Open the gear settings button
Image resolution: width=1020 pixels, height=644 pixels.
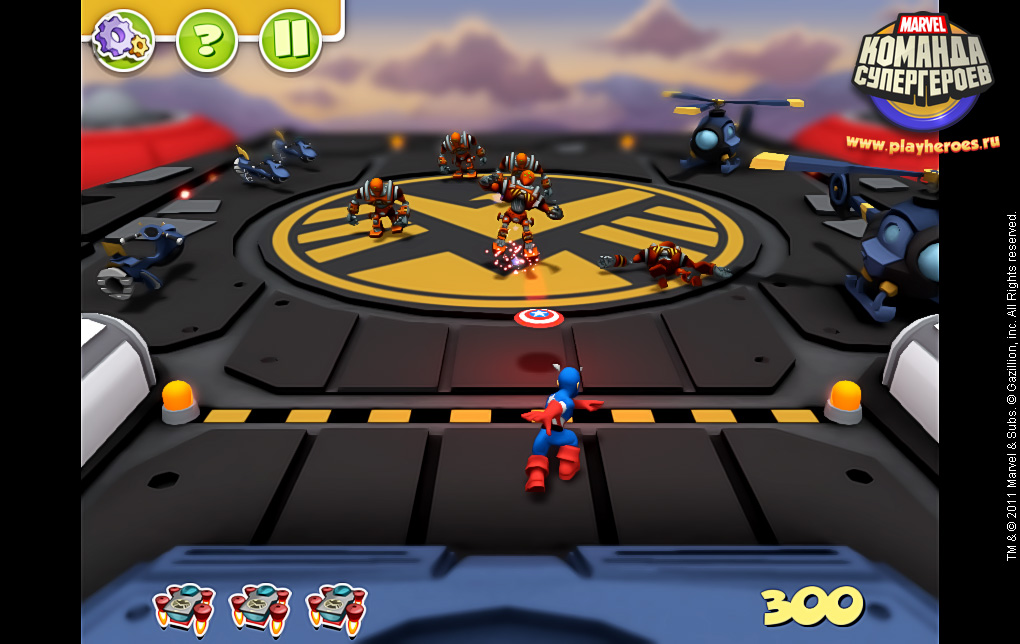click(123, 40)
